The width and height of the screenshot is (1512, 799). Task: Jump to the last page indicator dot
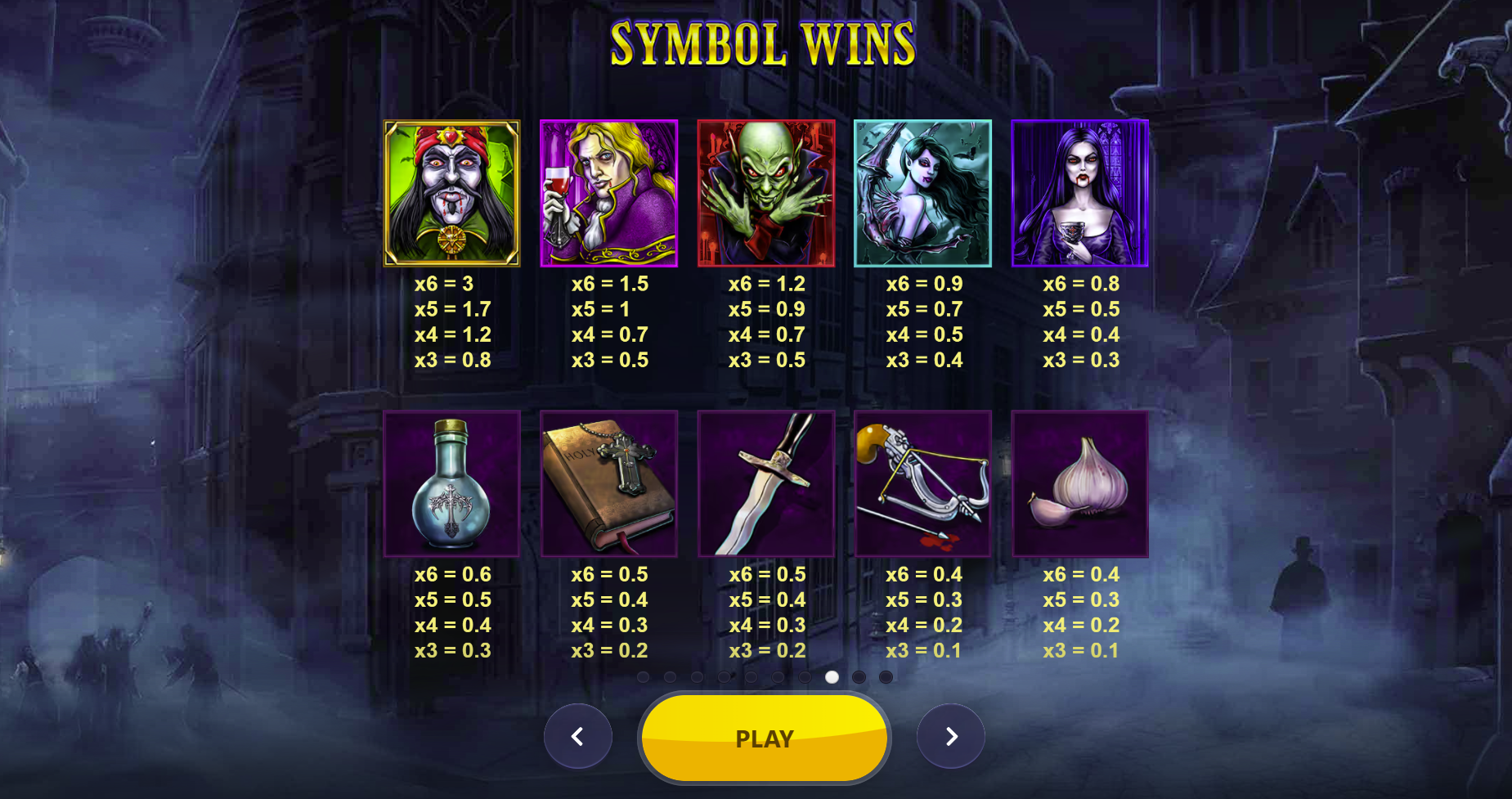pyautogui.click(x=886, y=677)
